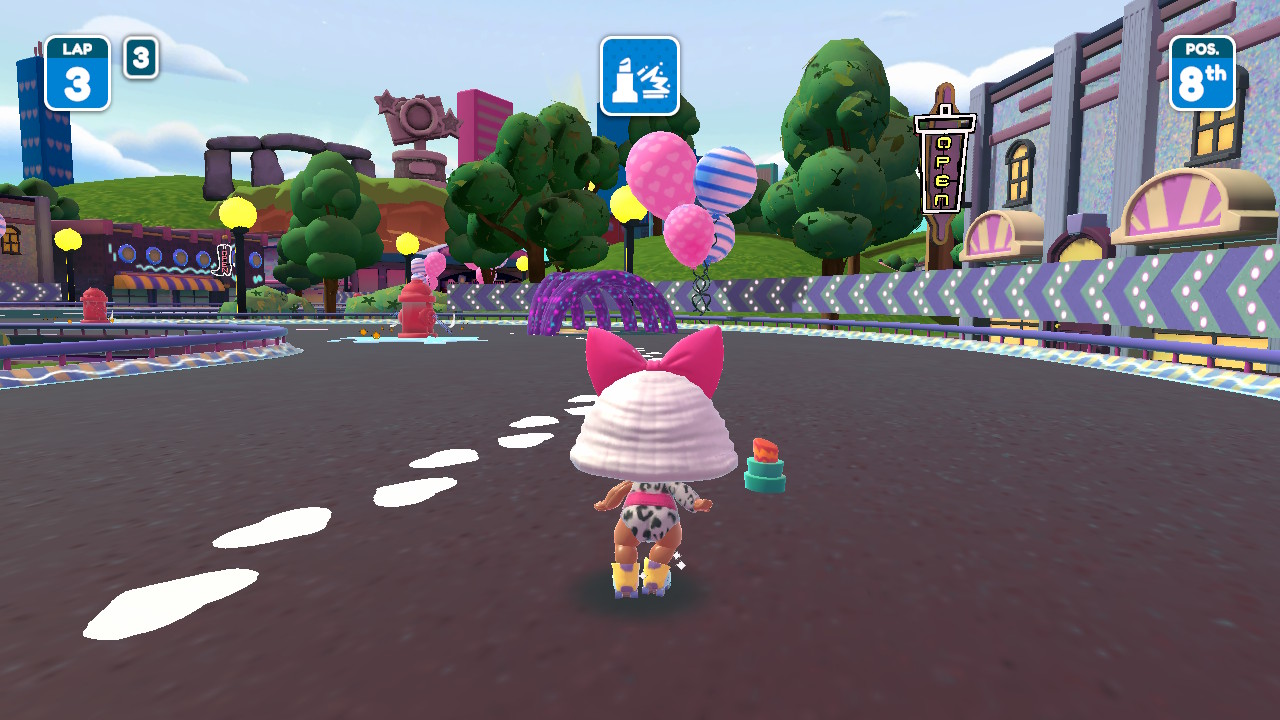1280x720 pixels.
Task: Click the purple arch tunnel ahead
Action: 600,295
